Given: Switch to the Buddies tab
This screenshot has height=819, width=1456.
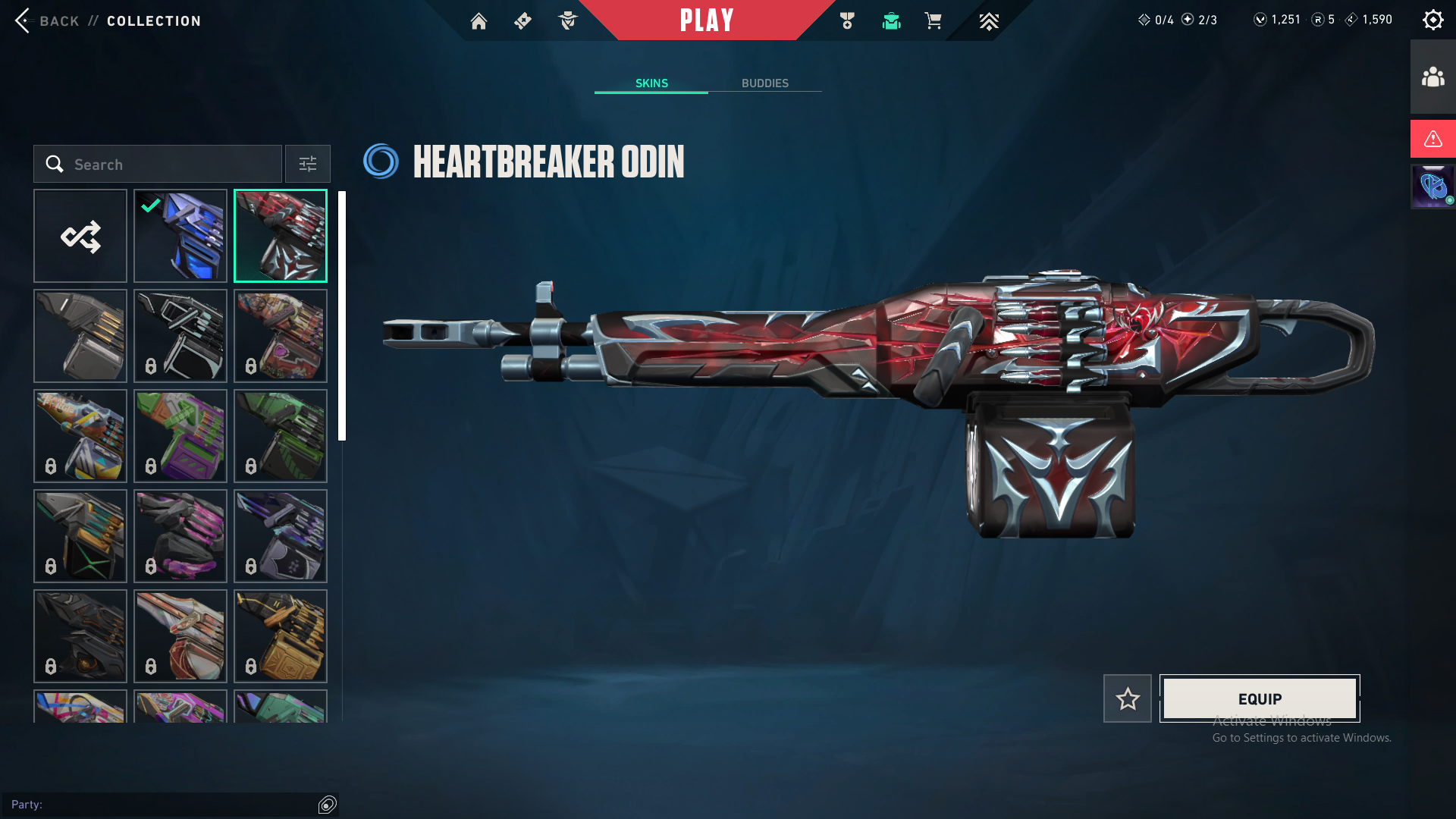Looking at the screenshot, I should pyautogui.click(x=764, y=83).
